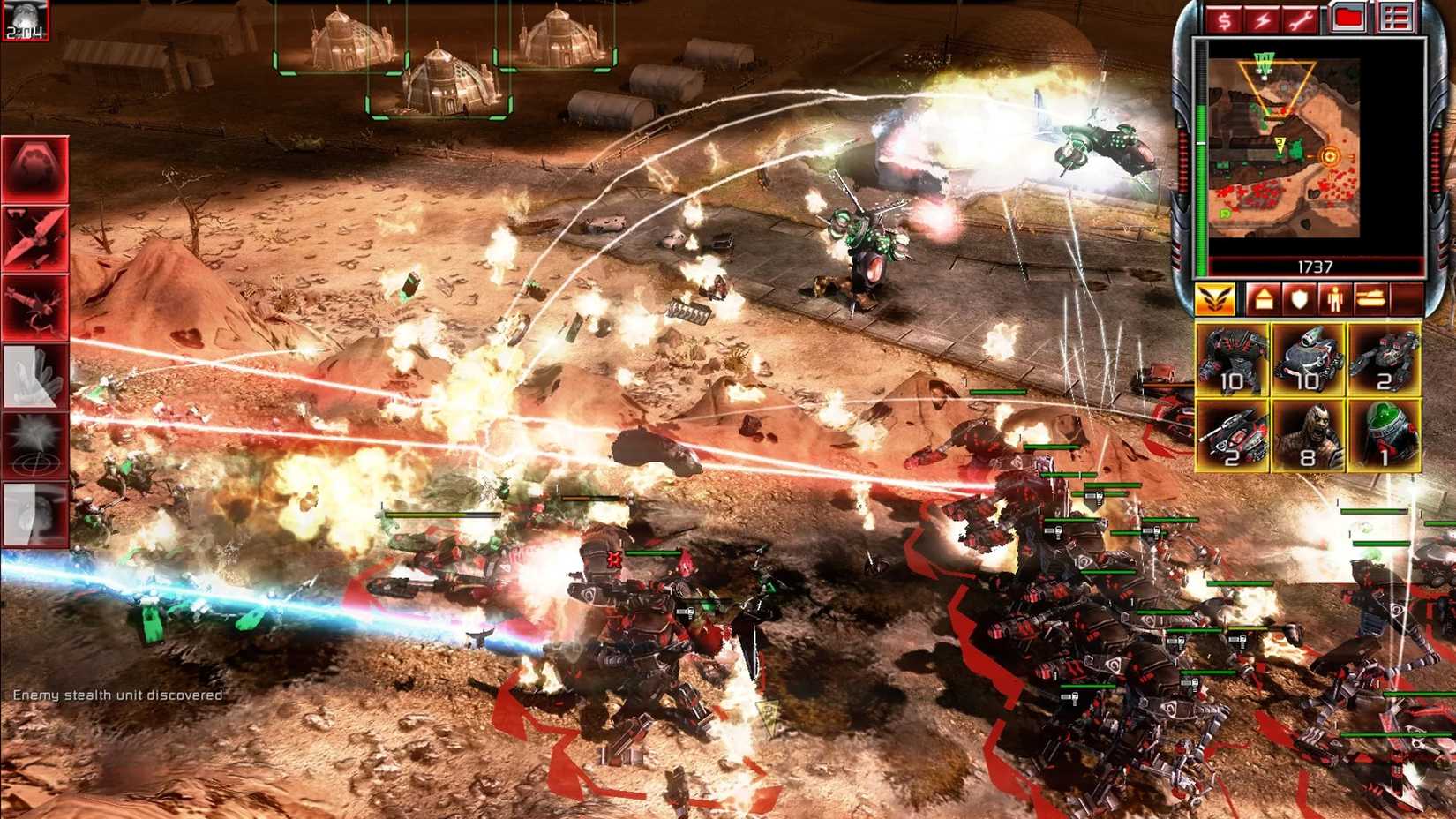This screenshot has width=1456, height=819.
Task: Toggle the Nod support powers tab active
Action: pyautogui.click(x=1215, y=300)
